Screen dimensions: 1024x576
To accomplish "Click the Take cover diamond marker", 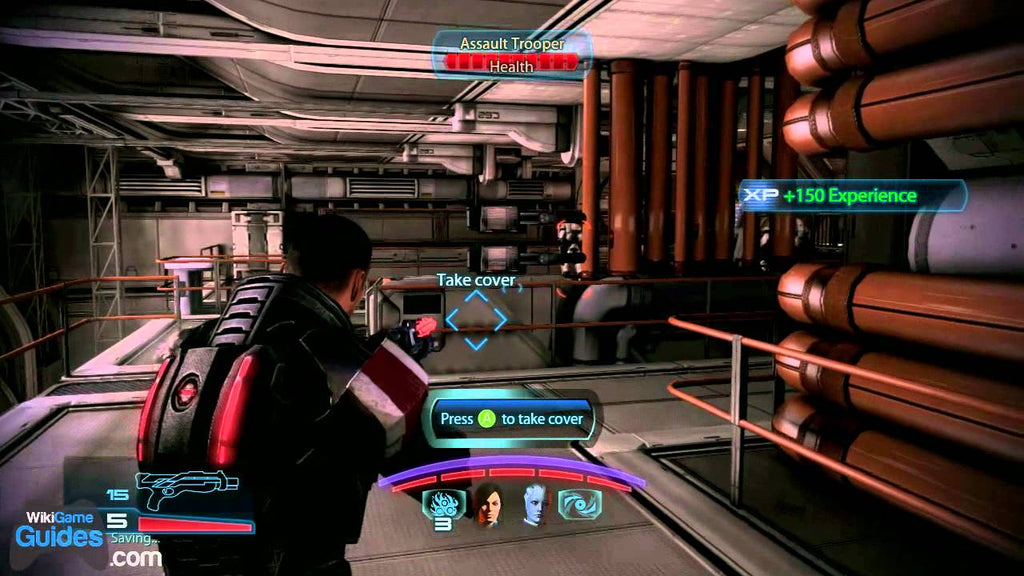I will (x=476, y=320).
